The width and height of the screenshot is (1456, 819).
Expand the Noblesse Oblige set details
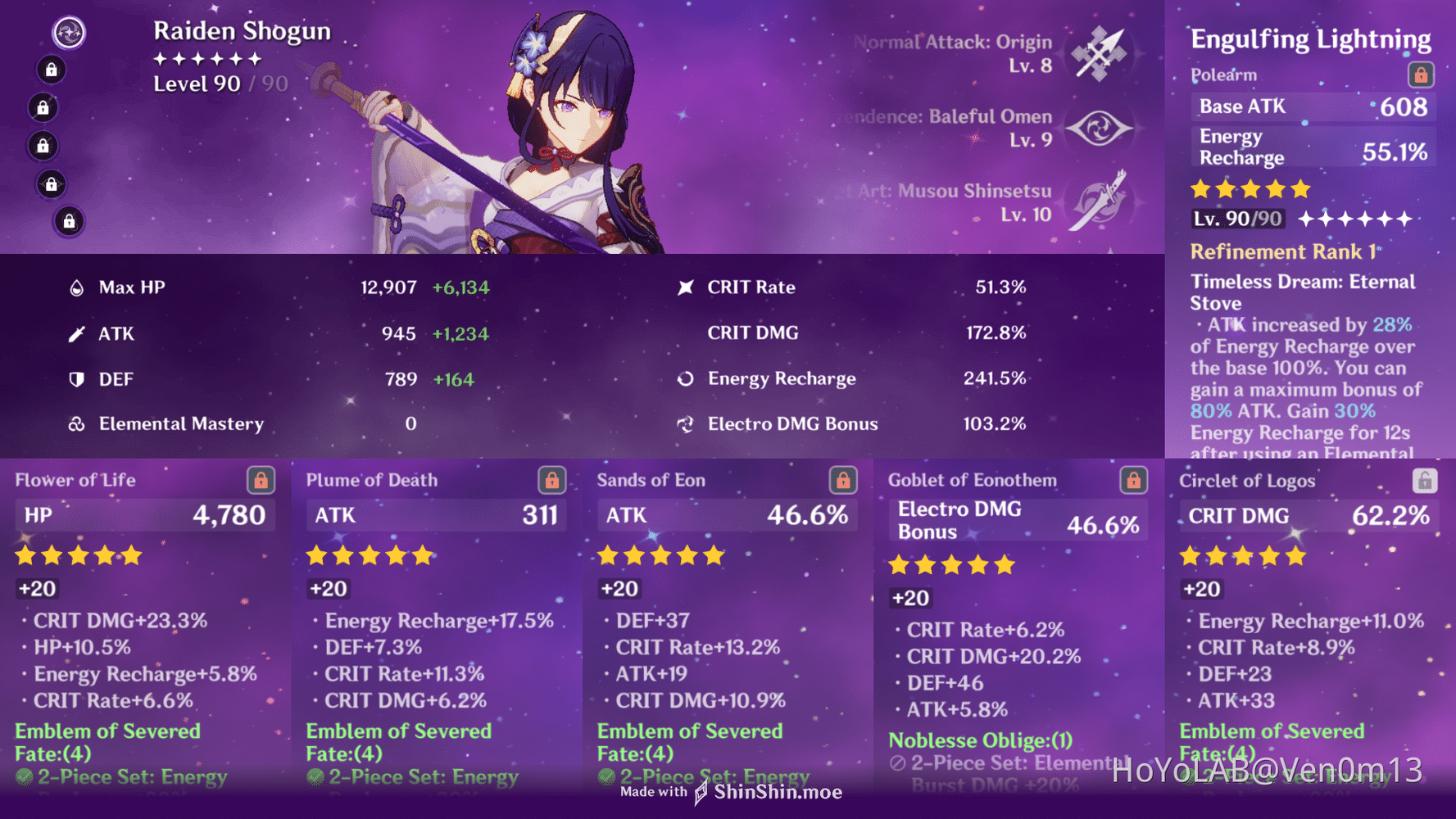coord(980,740)
